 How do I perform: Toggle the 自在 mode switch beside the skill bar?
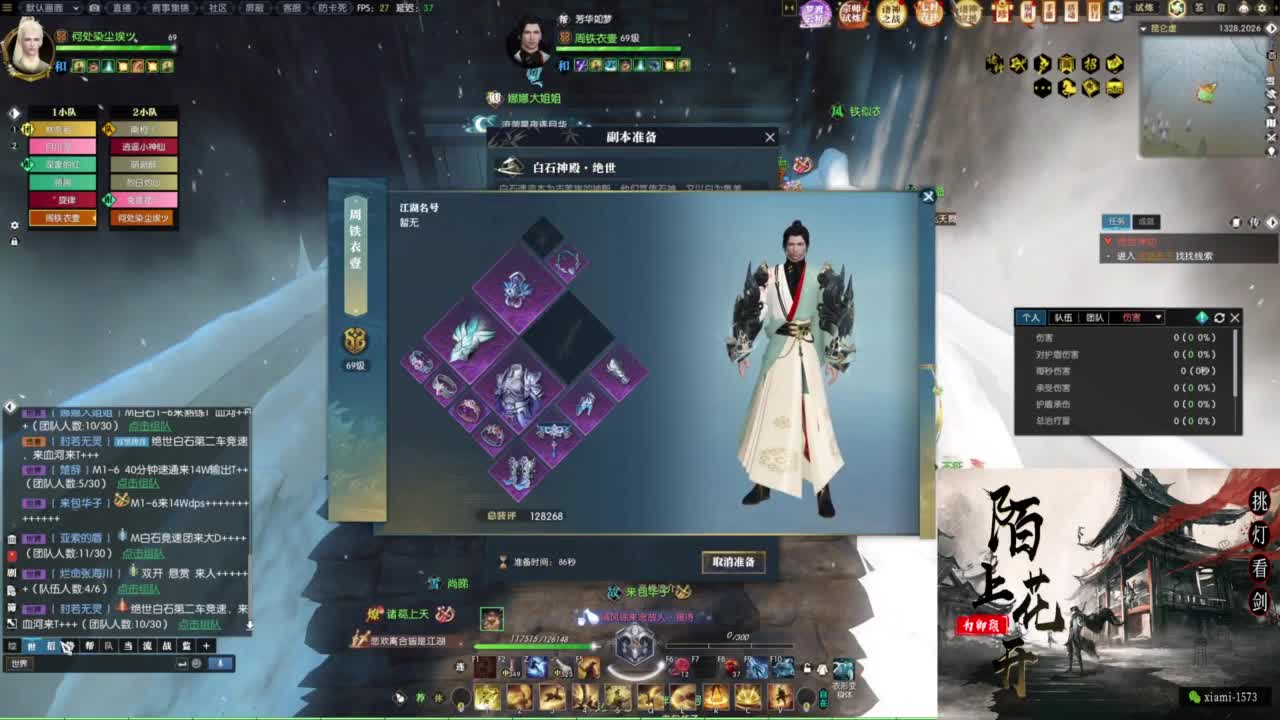point(823,699)
